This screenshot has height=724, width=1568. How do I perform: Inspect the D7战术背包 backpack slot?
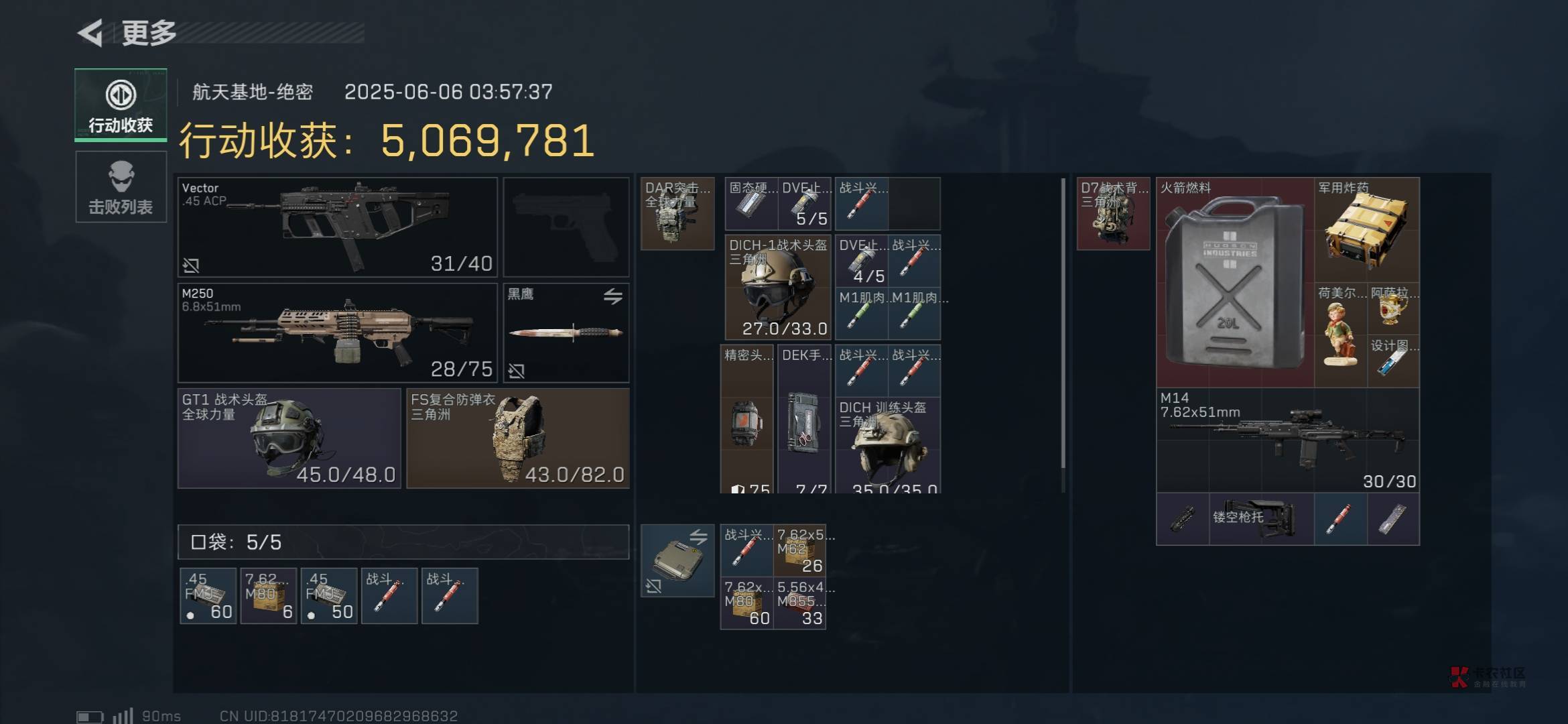coord(1113,214)
